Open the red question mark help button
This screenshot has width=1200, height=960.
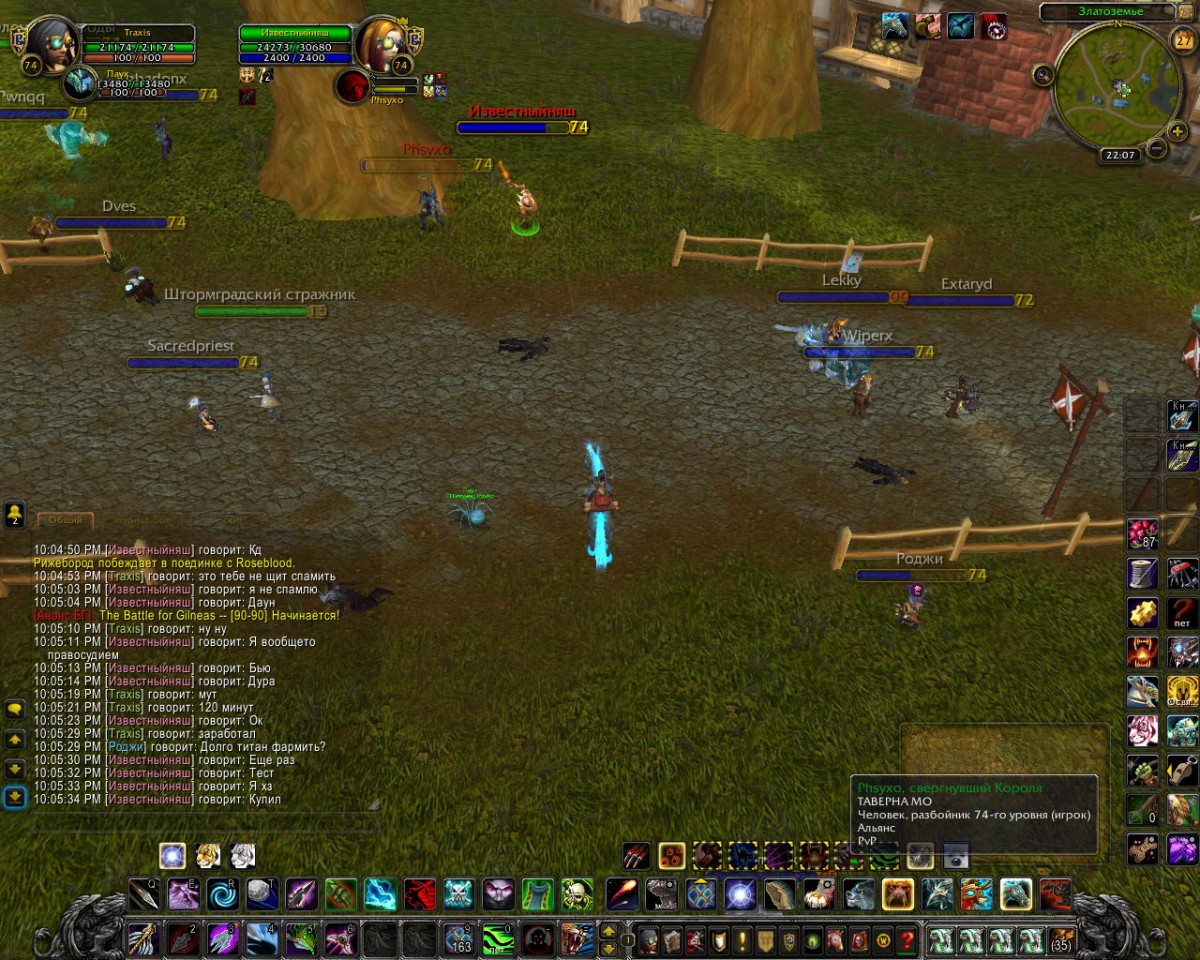907,941
